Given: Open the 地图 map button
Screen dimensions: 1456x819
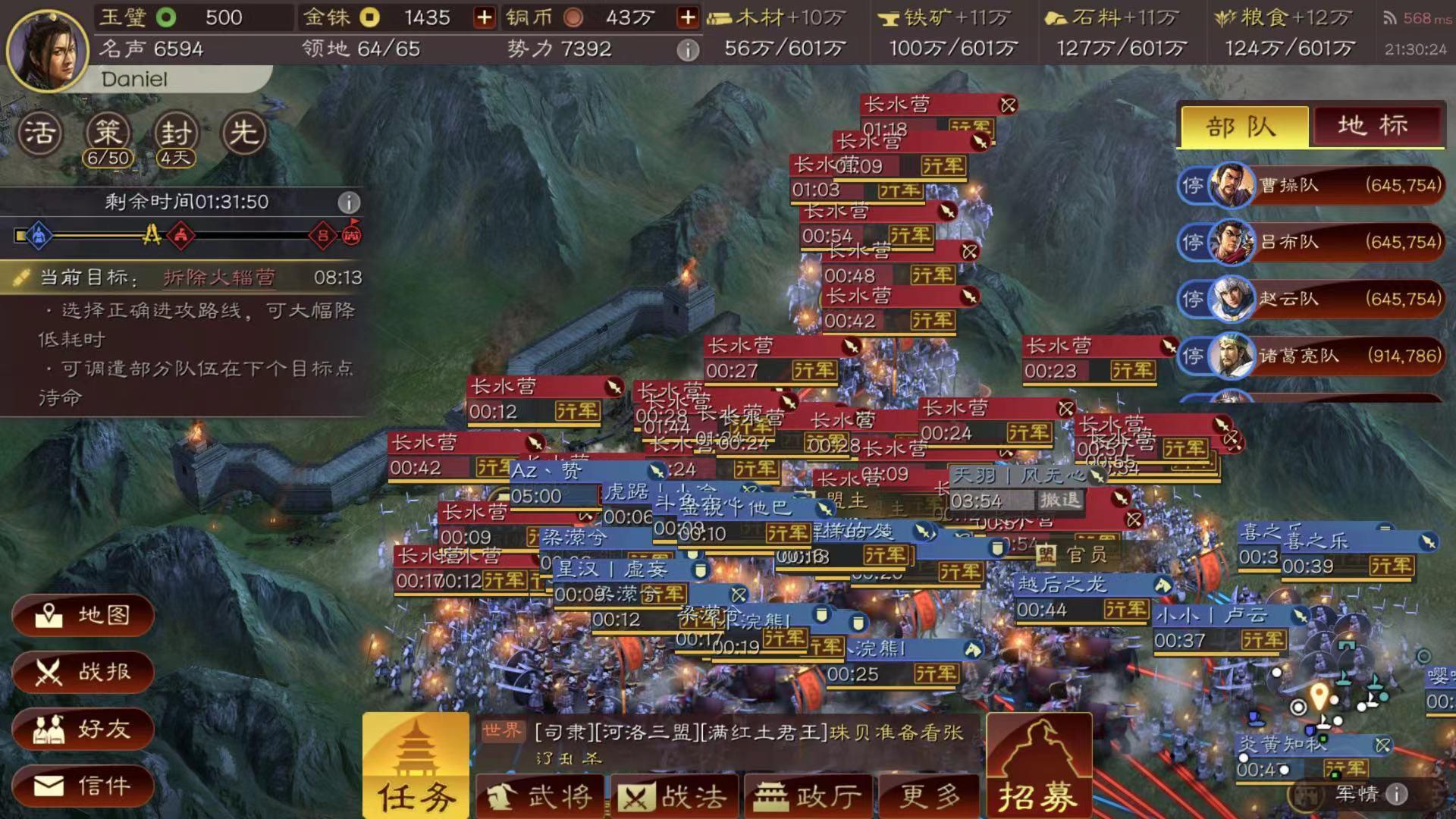Looking at the screenshot, I should (x=83, y=615).
